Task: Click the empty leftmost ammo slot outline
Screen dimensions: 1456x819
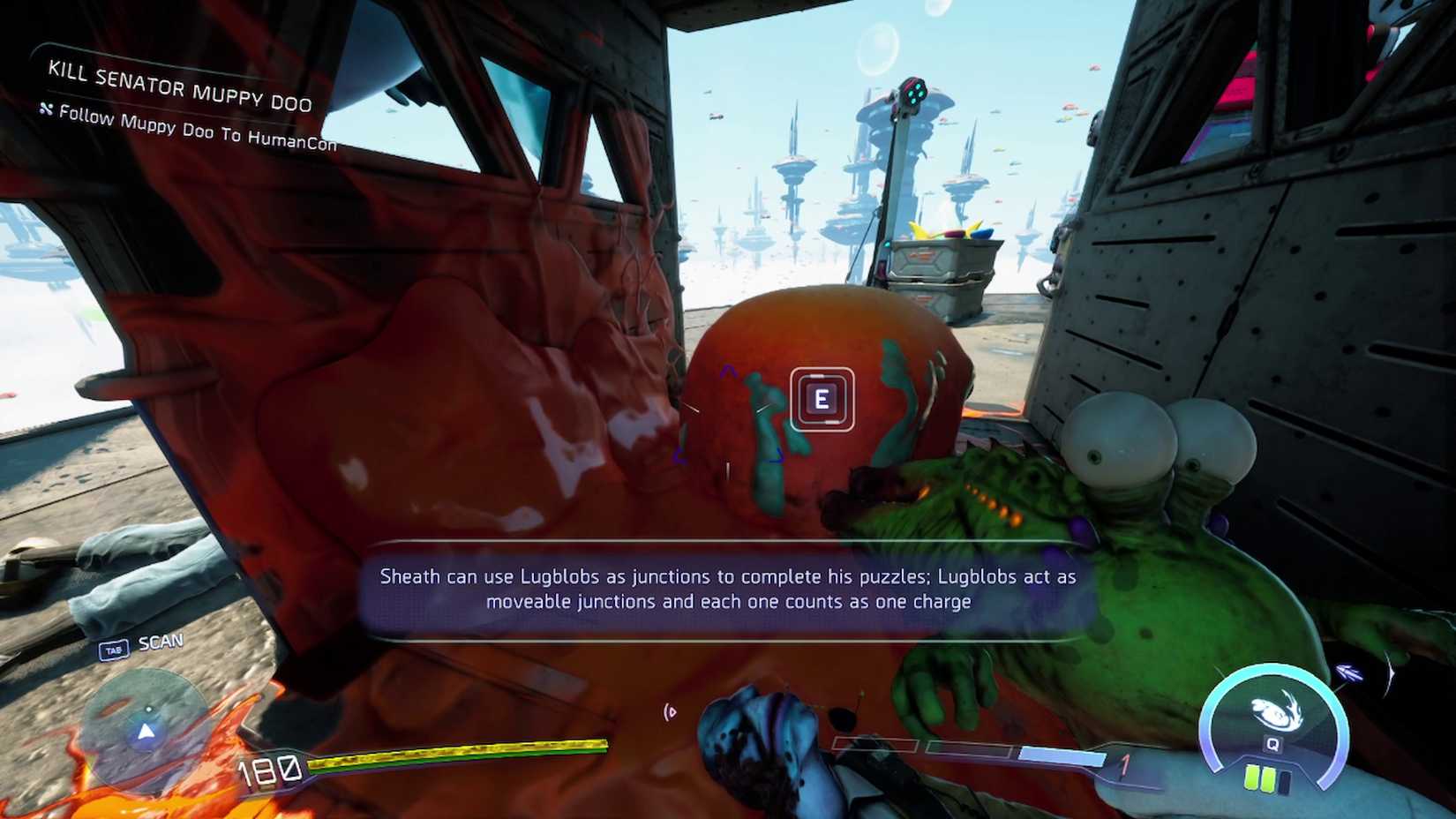Action: point(876,745)
